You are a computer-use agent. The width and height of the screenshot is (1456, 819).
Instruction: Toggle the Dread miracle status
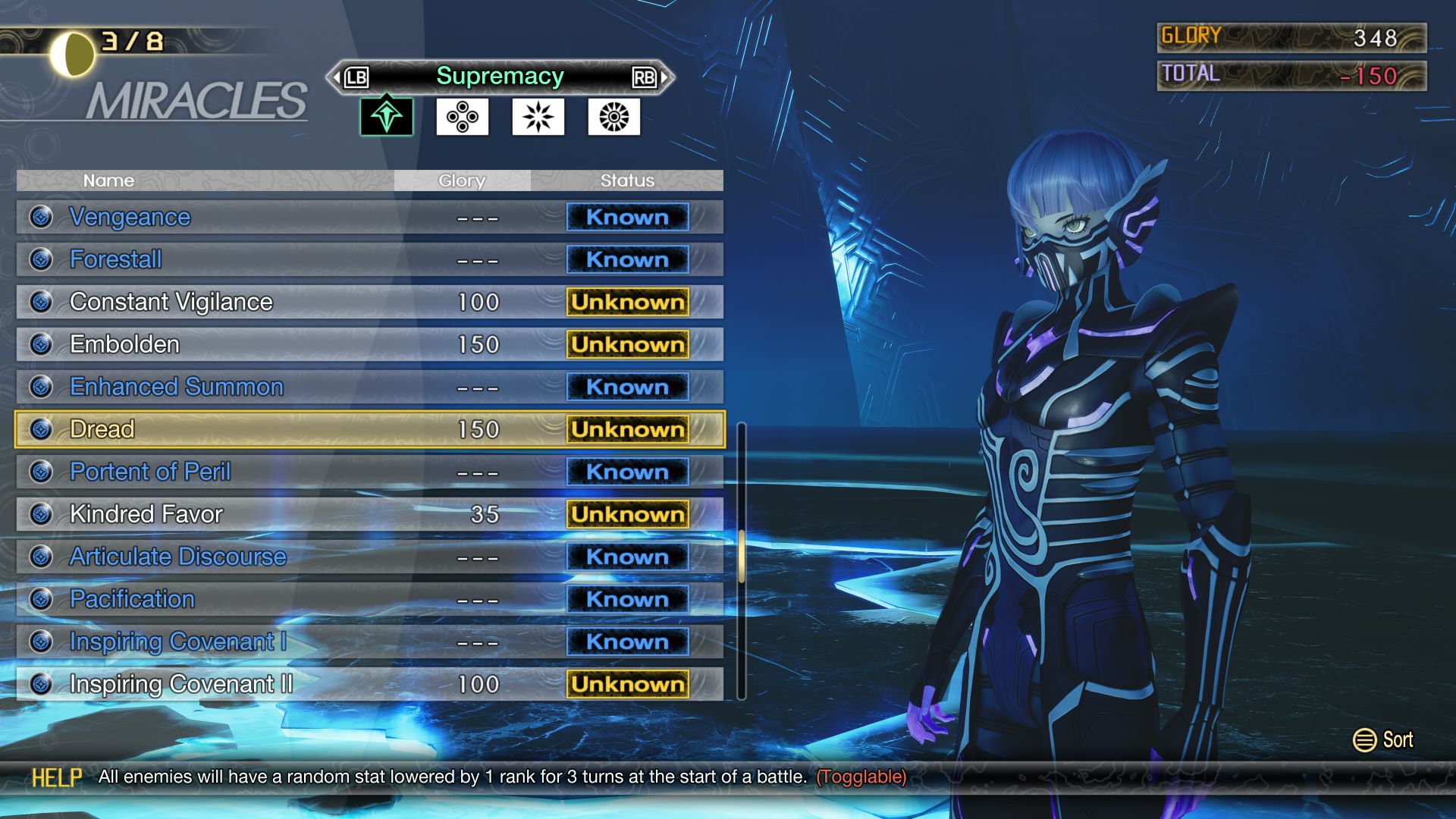point(626,428)
